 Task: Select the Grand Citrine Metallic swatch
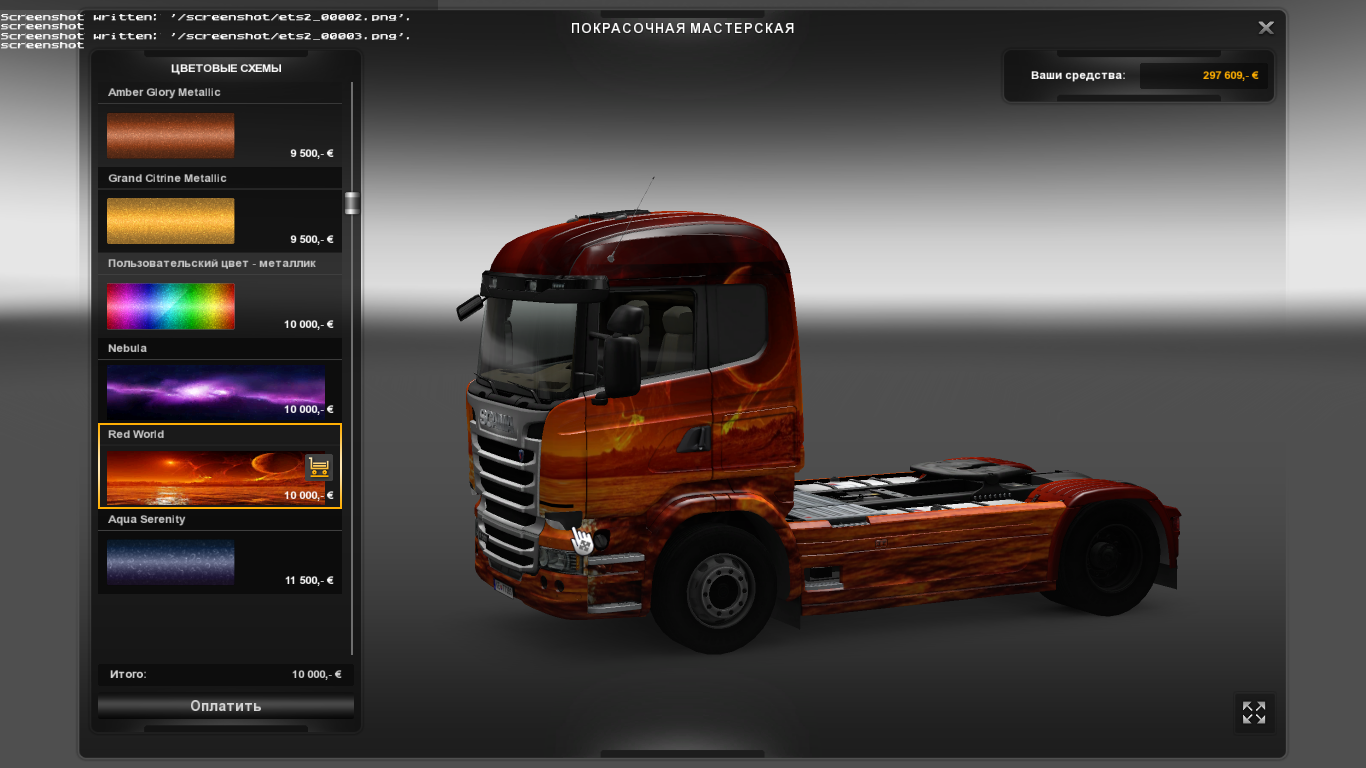point(170,220)
